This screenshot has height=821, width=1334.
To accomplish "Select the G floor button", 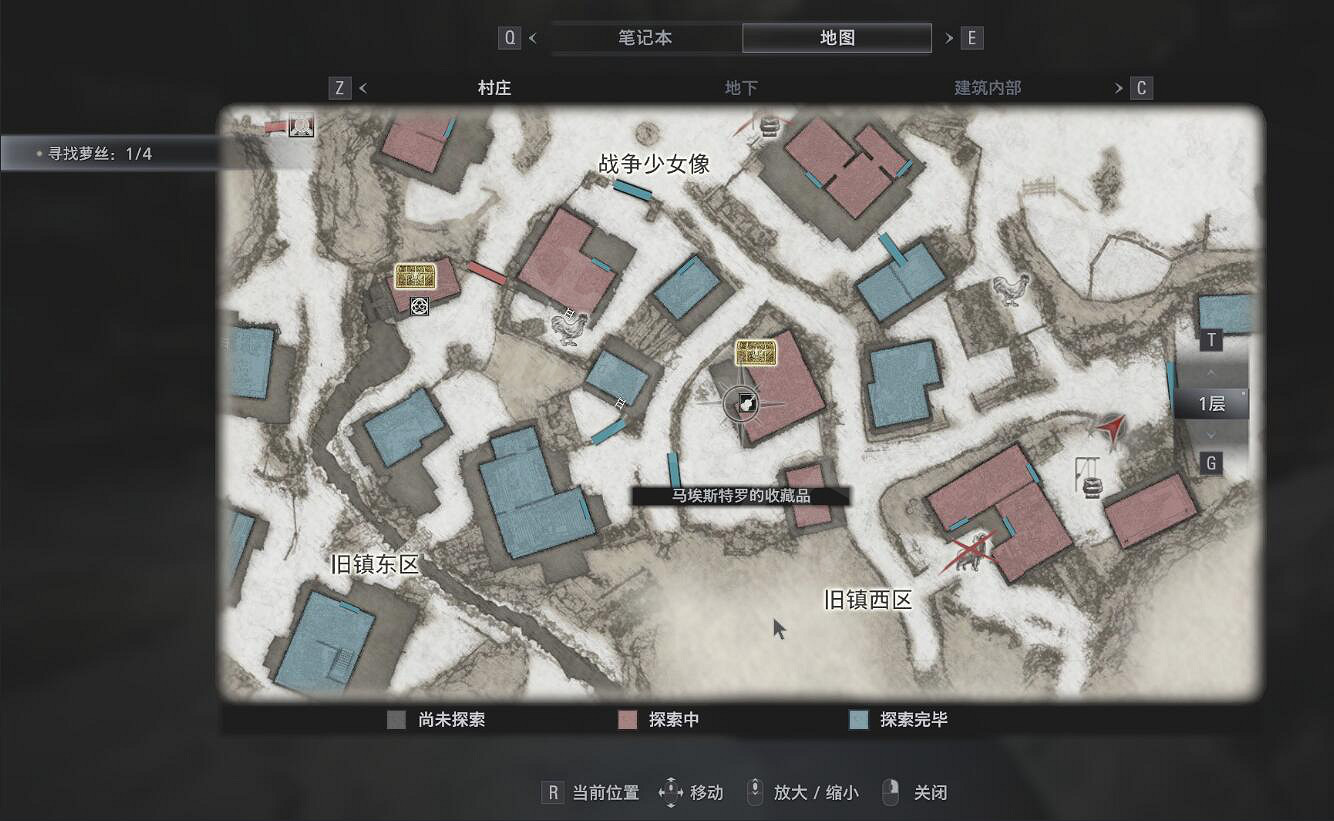I will (x=1211, y=463).
